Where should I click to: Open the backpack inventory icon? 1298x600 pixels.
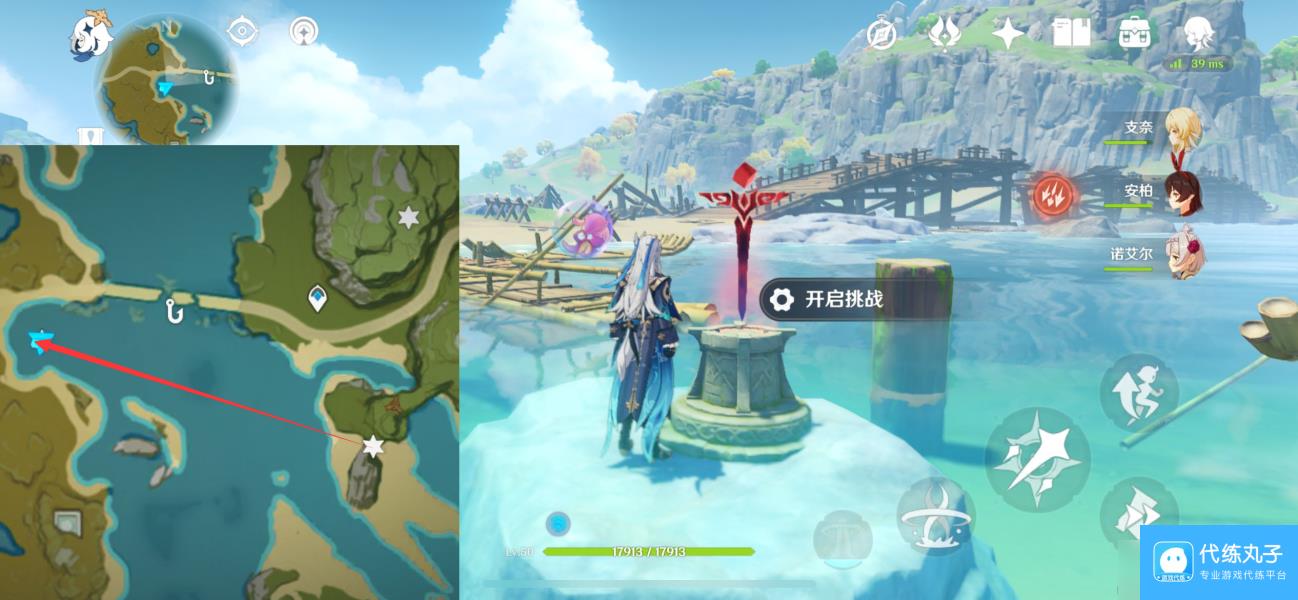pyautogui.click(x=1133, y=34)
